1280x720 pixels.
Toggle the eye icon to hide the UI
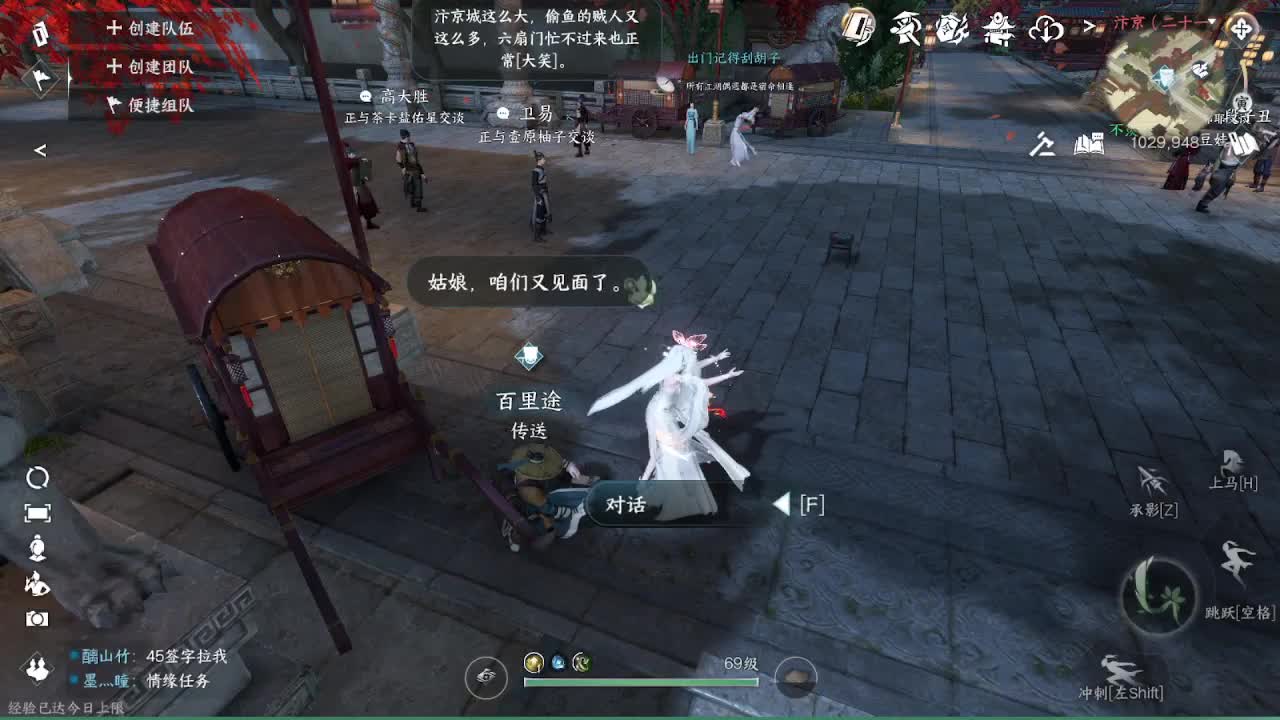pyautogui.click(x=486, y=677)
